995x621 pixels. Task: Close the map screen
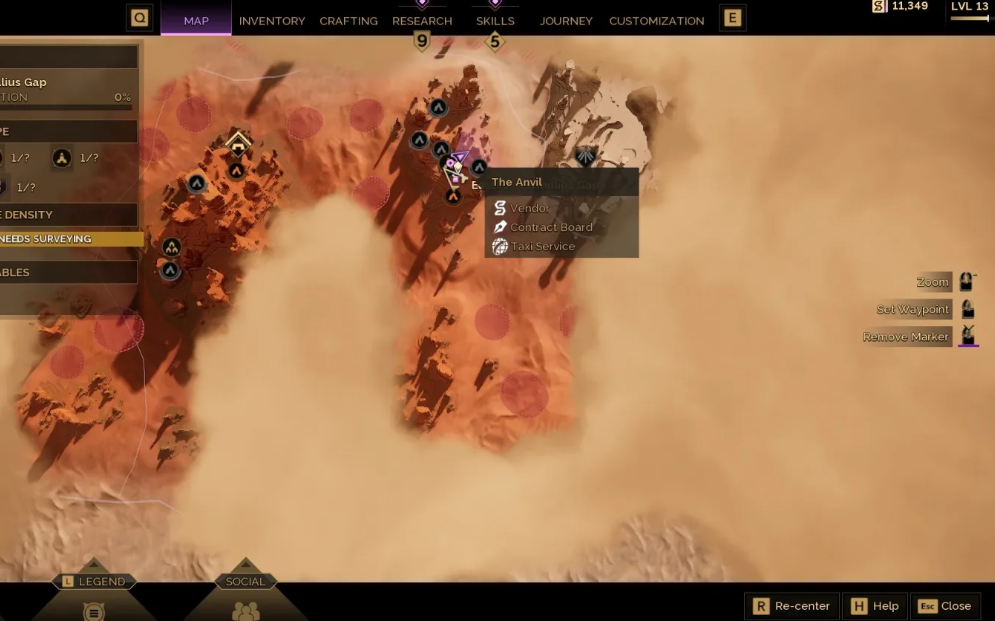pyautogui.click(x=944, y=606)
